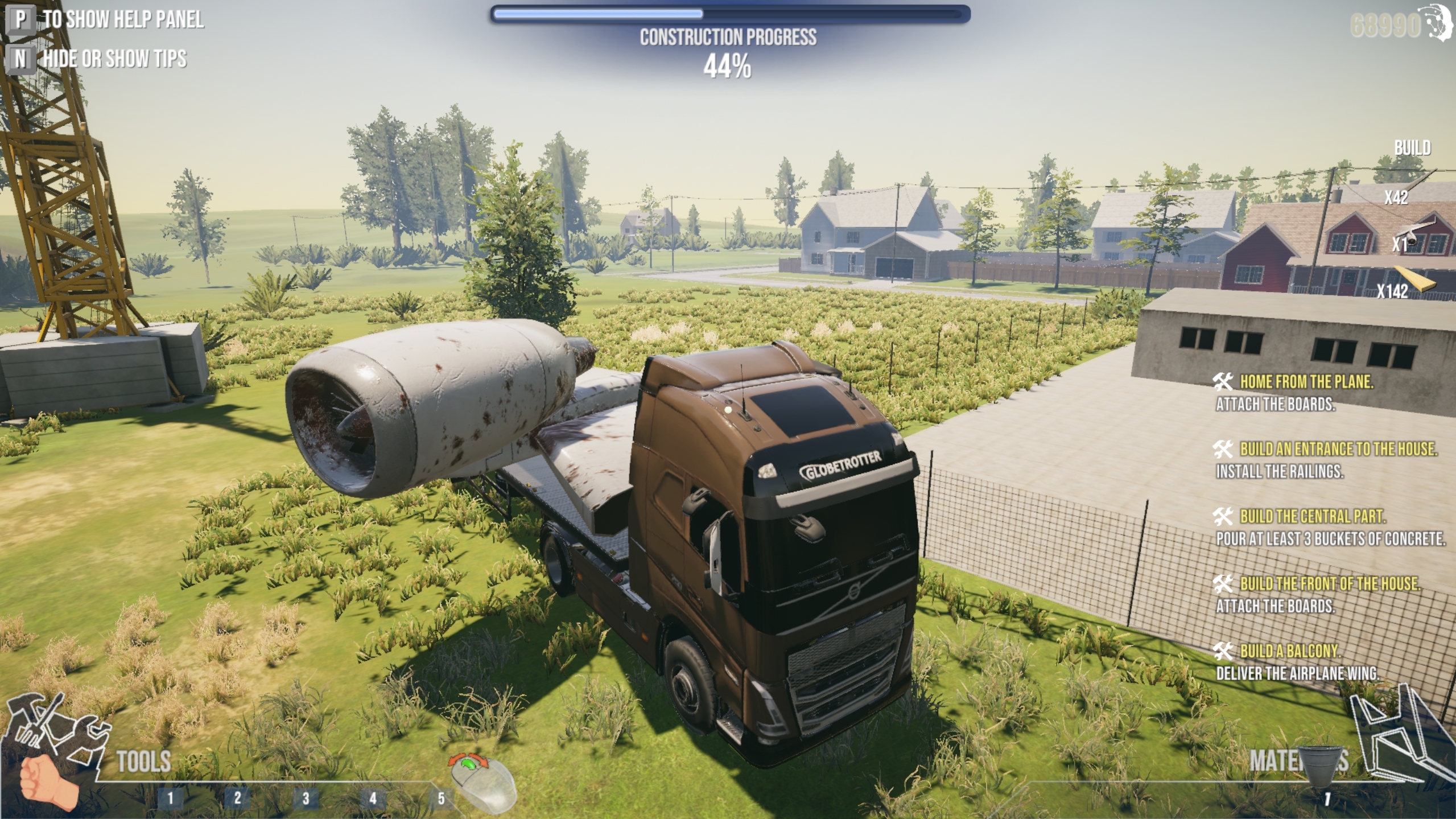Open the Home From The Plane objective
The width and height of the screenshot is (1456, 819).
pos(1306,382)
